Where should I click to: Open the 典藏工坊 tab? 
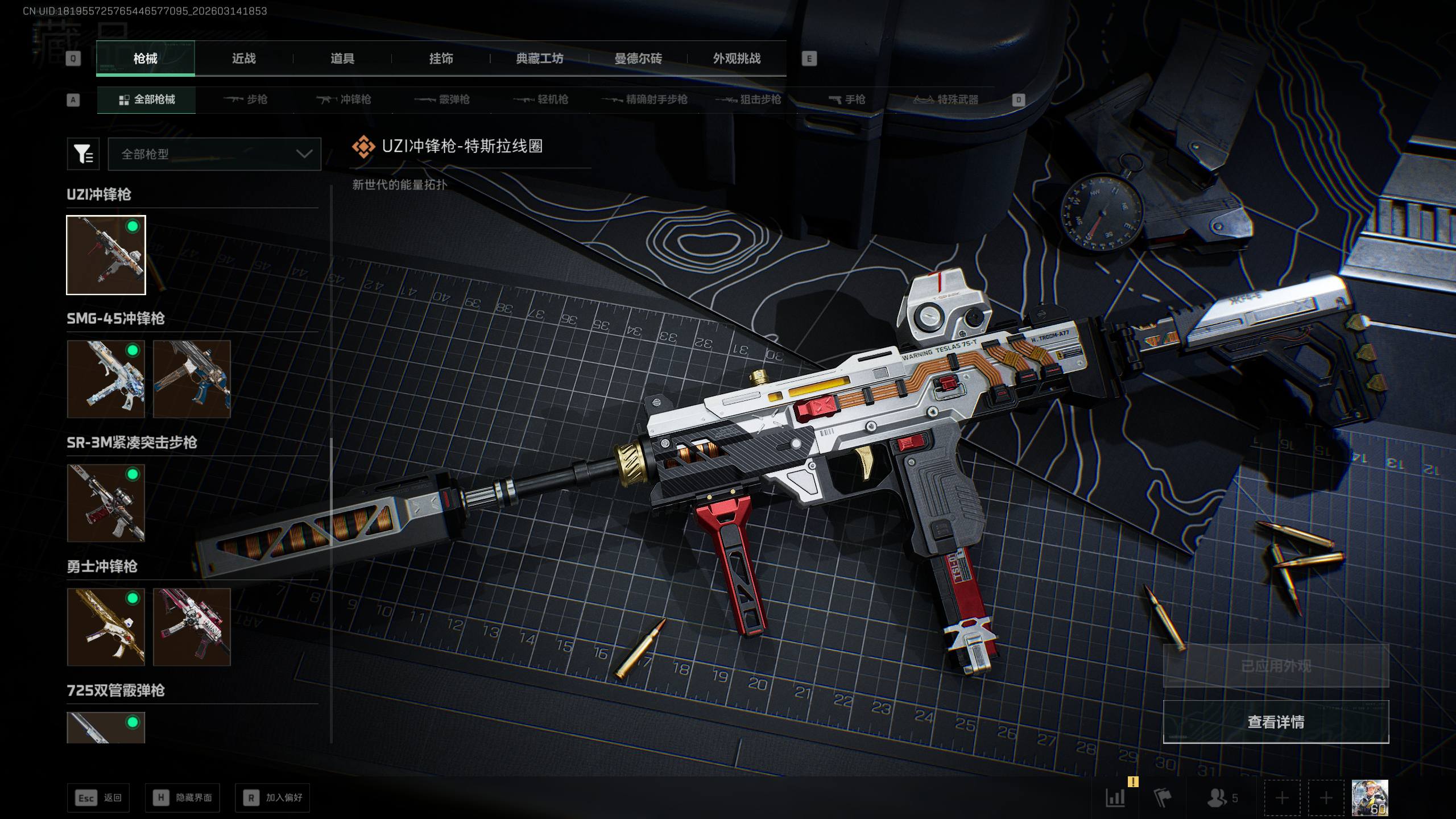(x=539, y=59)
